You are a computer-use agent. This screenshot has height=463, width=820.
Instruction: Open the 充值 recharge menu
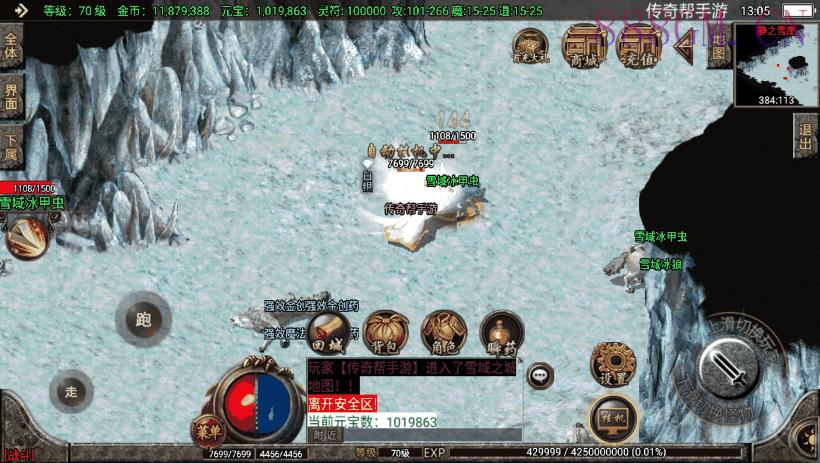[x=635, y=45]
